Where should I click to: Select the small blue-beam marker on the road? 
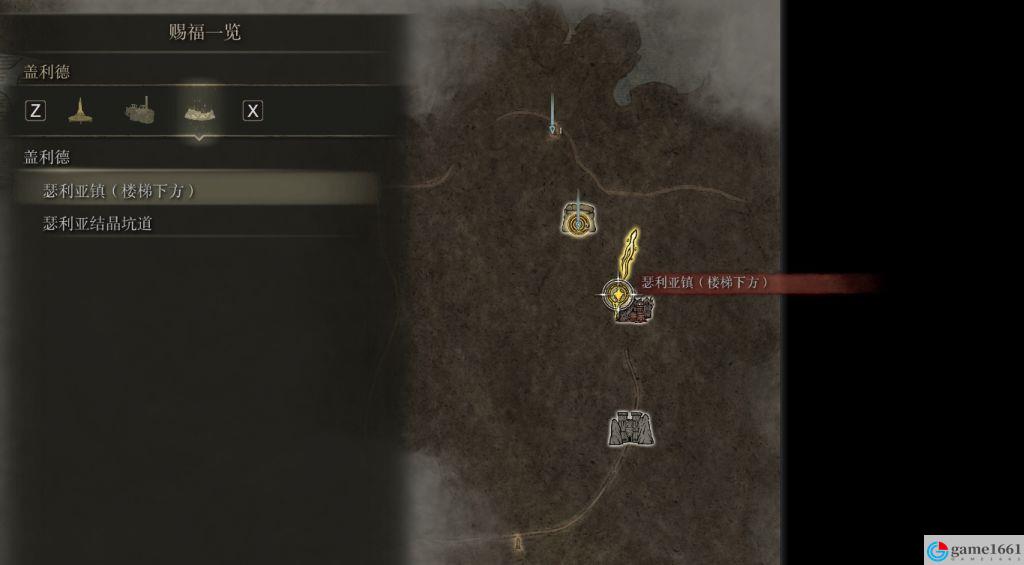pyautogui.click(x=553, y=129)
